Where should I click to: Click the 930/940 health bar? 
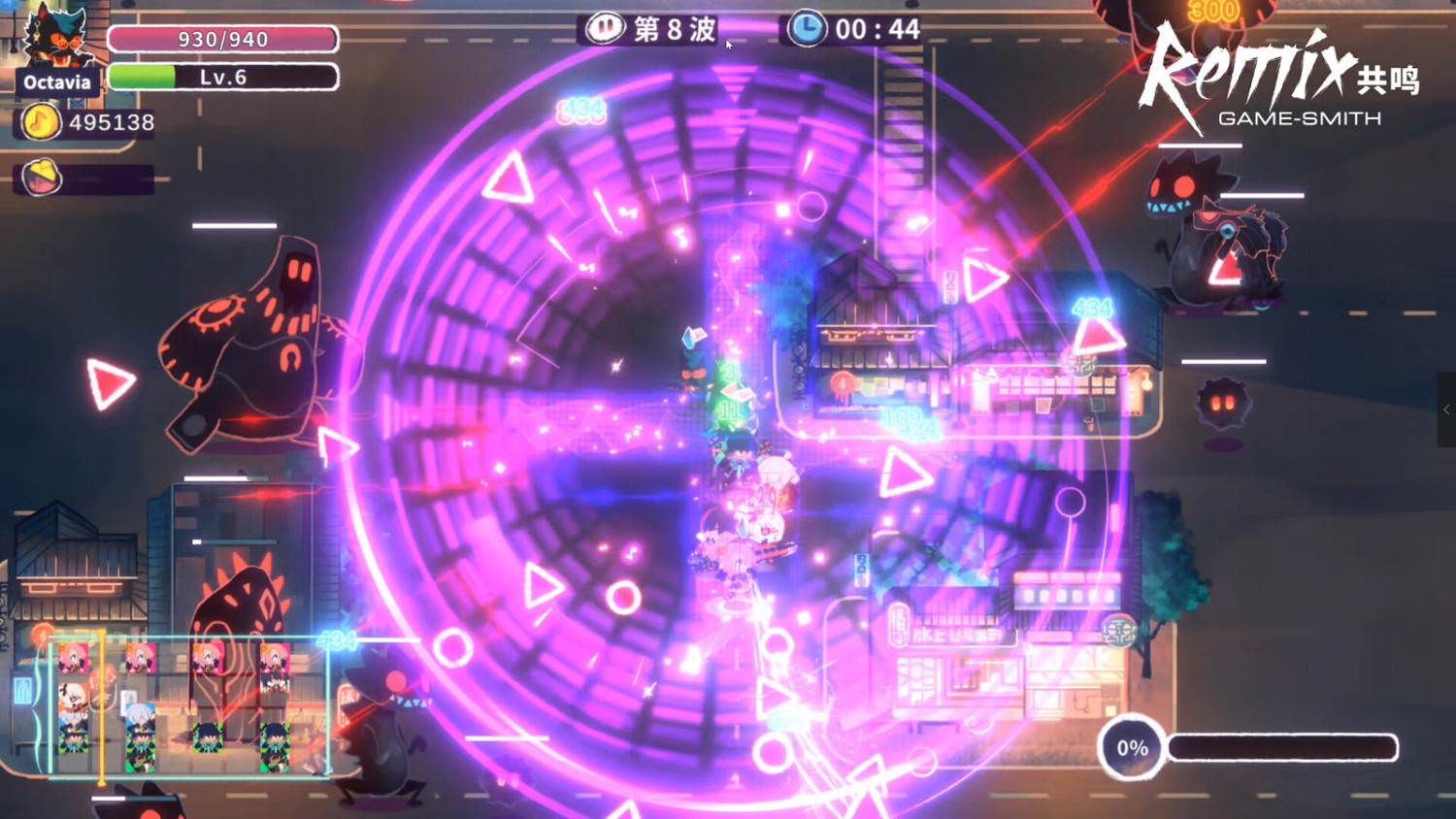click(x=223, y=41)
